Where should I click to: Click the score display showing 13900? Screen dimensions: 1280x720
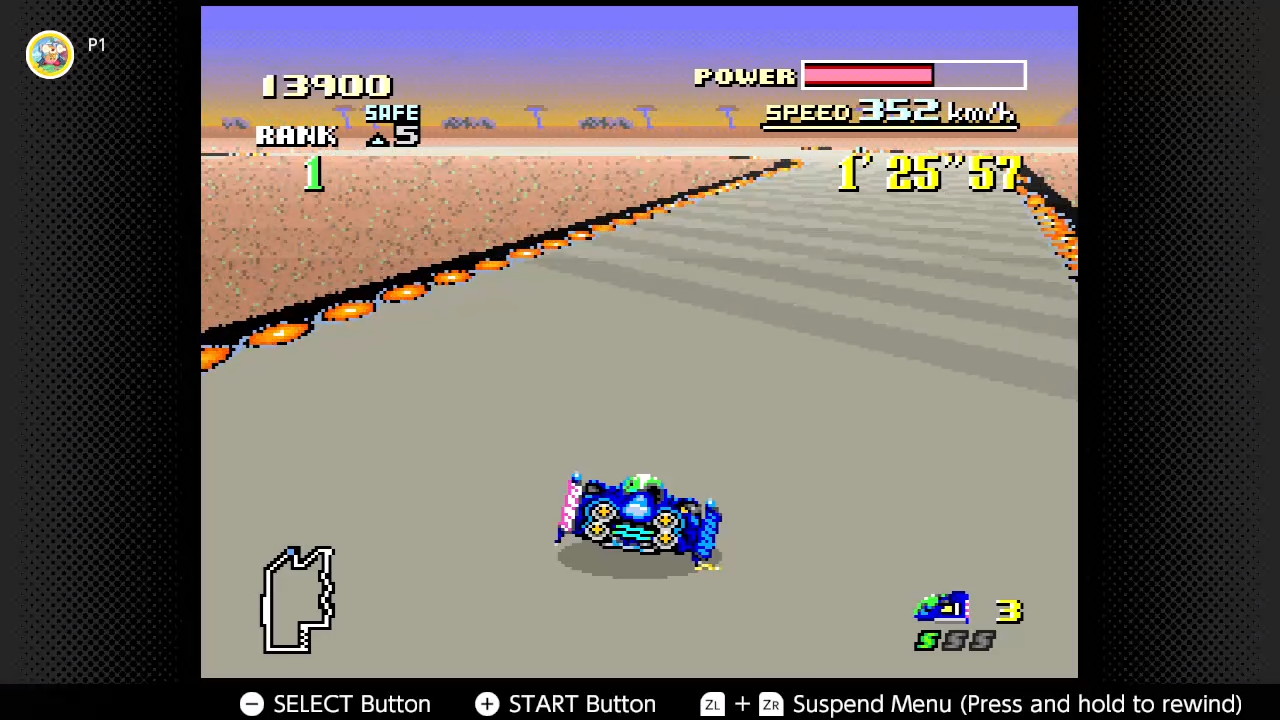pos(327,86)
